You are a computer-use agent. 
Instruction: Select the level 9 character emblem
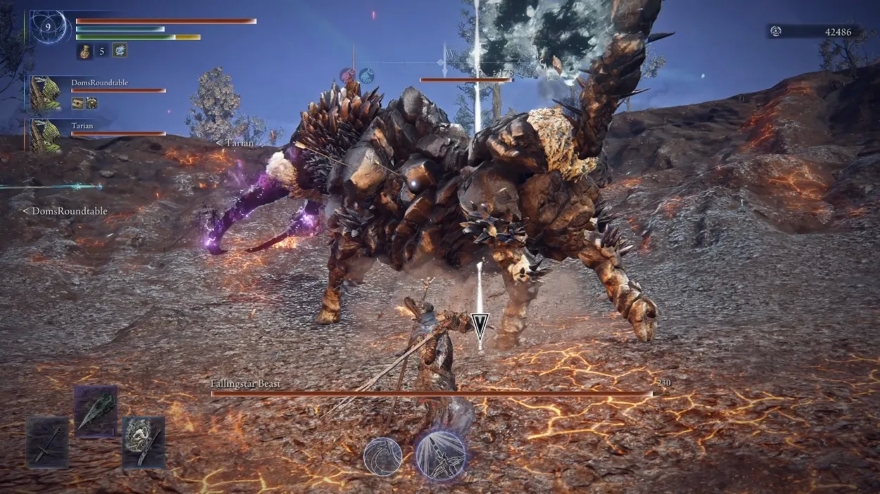47,27
